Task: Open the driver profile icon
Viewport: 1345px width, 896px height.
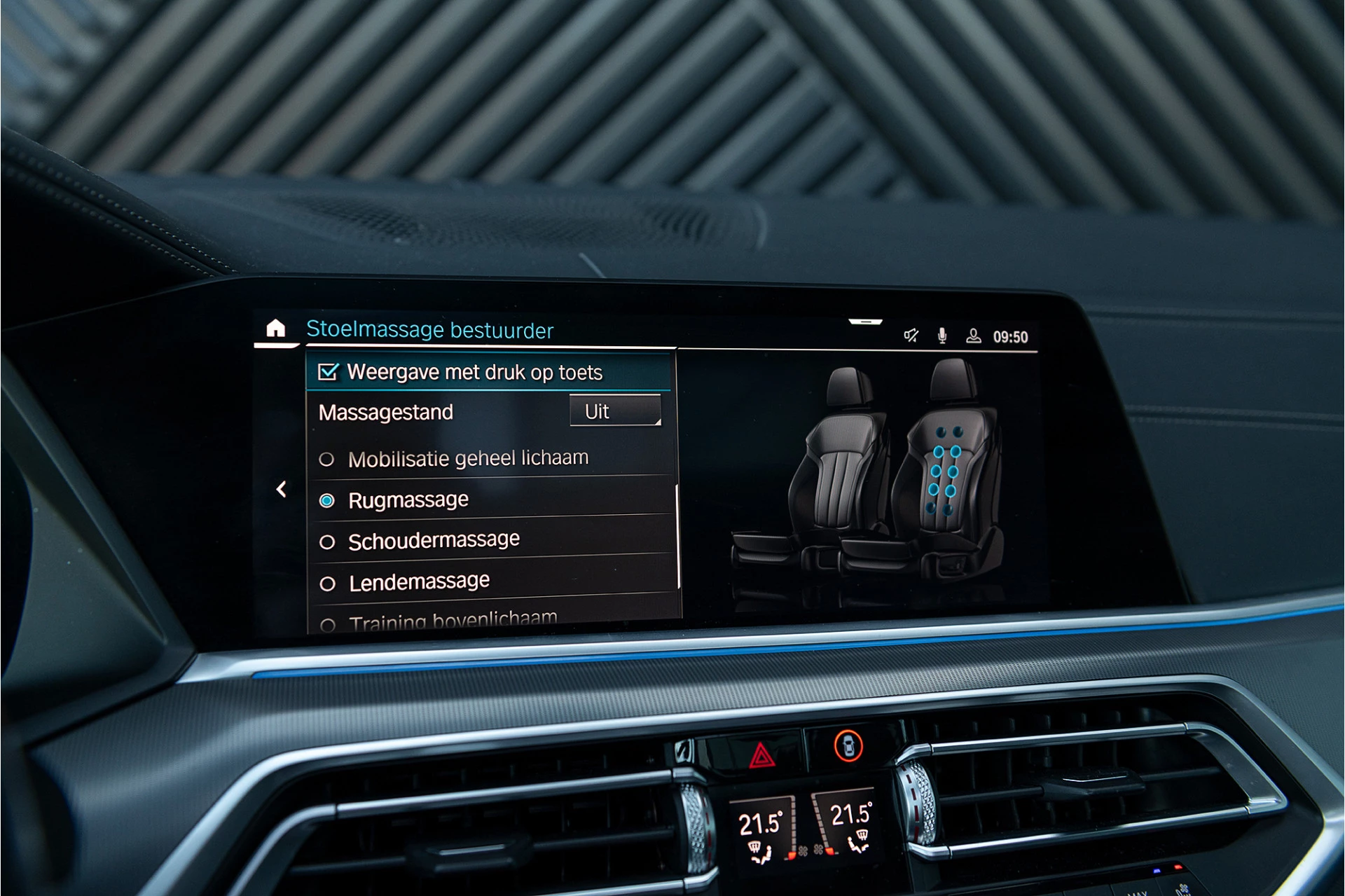Action: coord(974,336)
